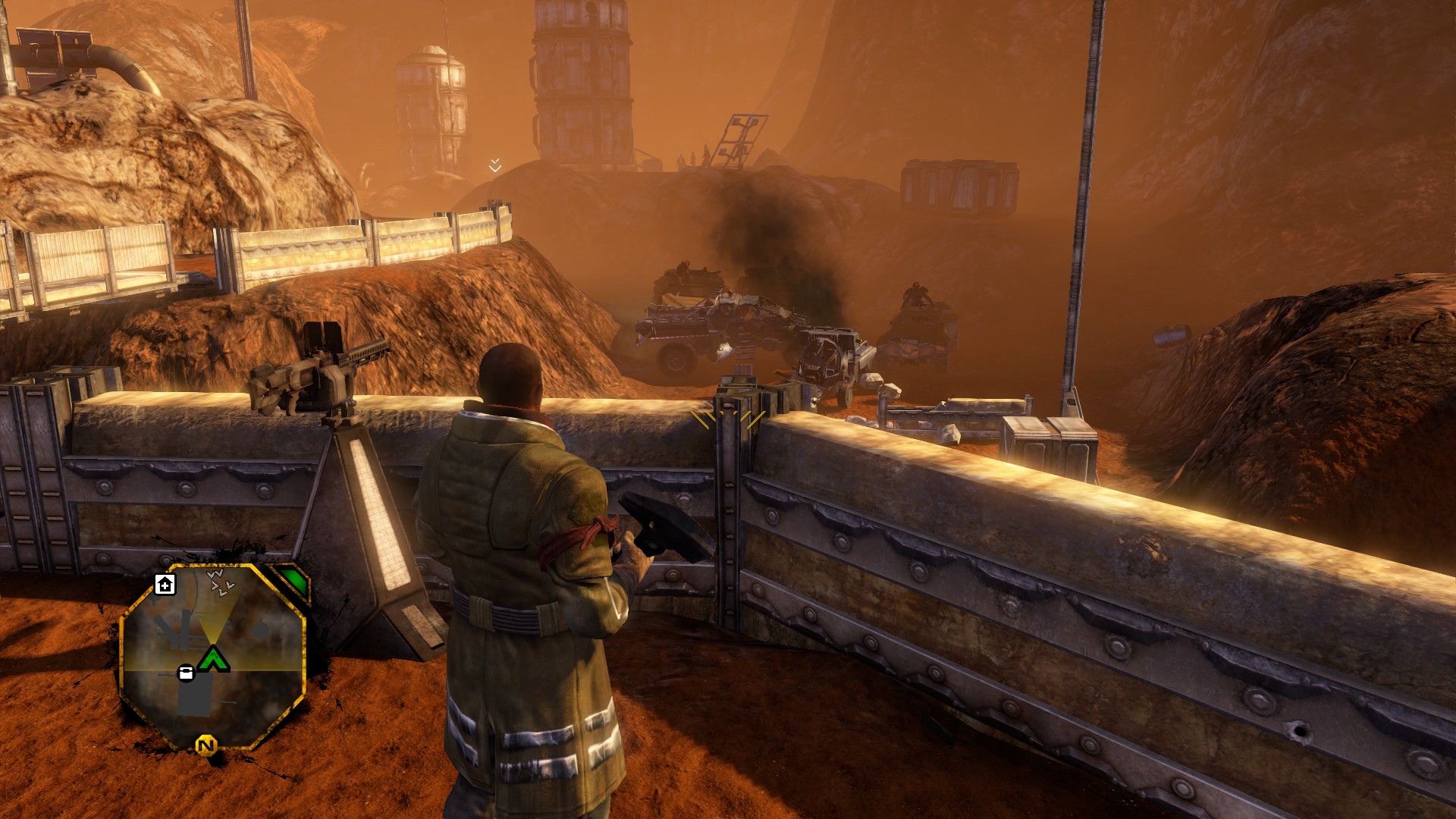Screen dimensions: 1456x819
Task: Click the white chevron cluster on minimap
Action: click(x=221, y=583)
